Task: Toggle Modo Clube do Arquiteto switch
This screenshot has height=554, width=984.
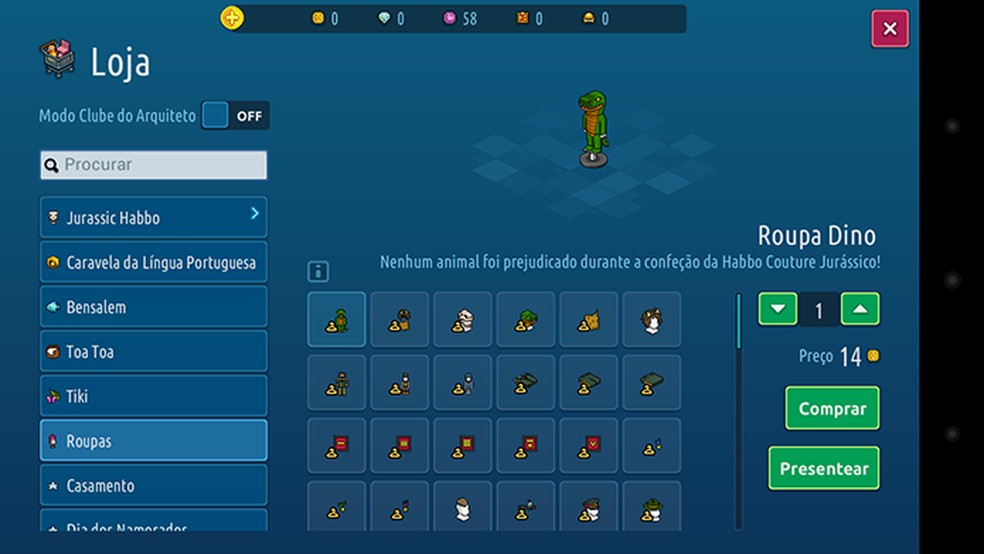Action: tap(235, 116)
